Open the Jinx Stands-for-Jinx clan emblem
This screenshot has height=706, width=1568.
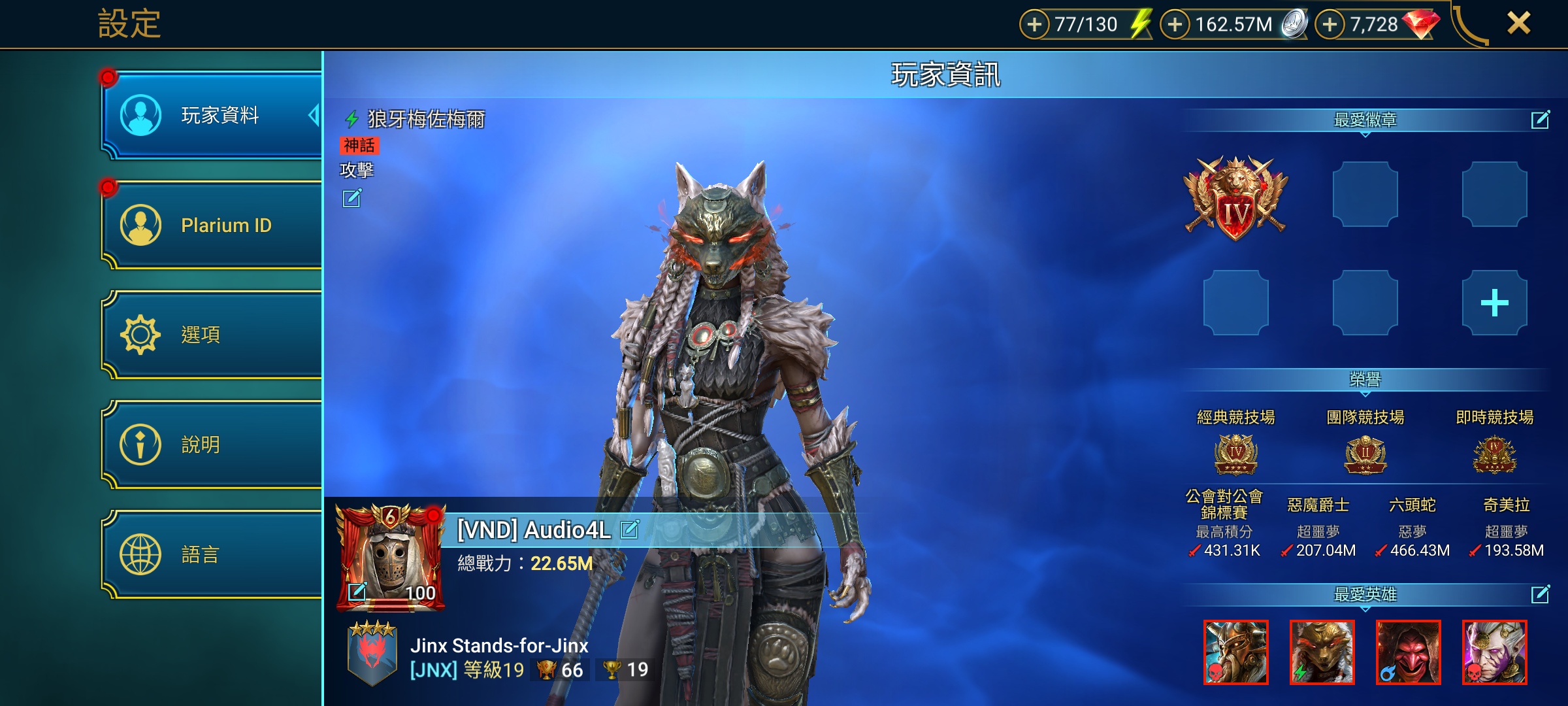pyautogui.click(x=372, y=653)
